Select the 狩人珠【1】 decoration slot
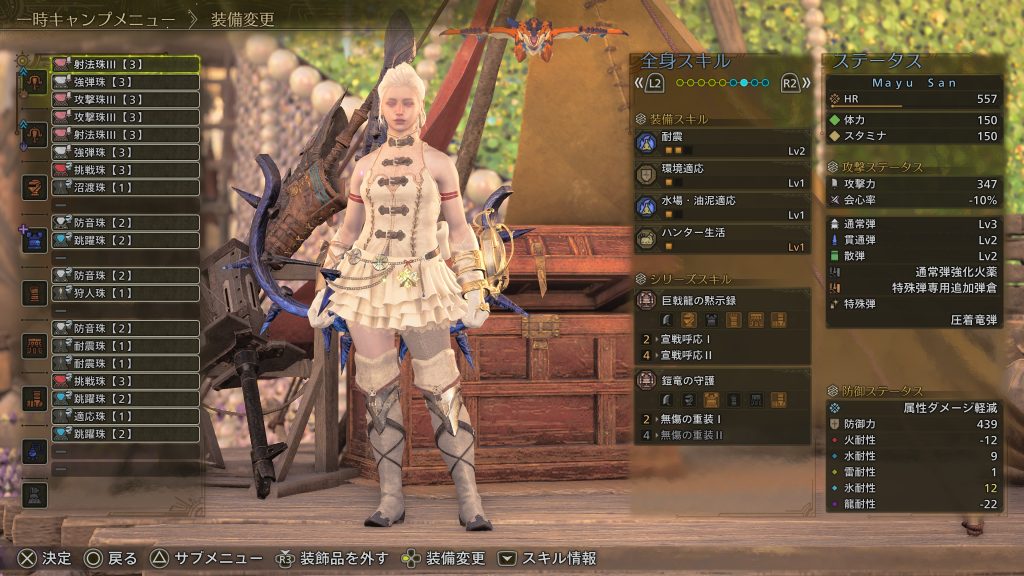Viewport: 1024px width, 576px height. 125,293
